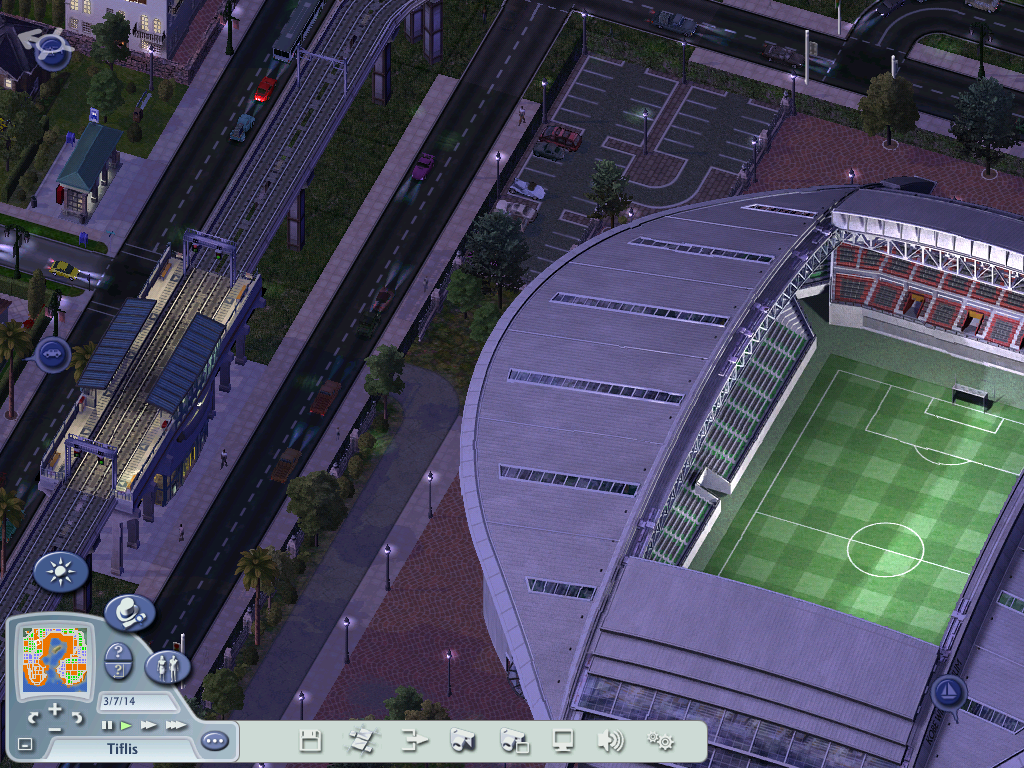Viewport: 1024px width, 768px height.
Task: Open the My Sim mode button
Action: coord(168,667)
